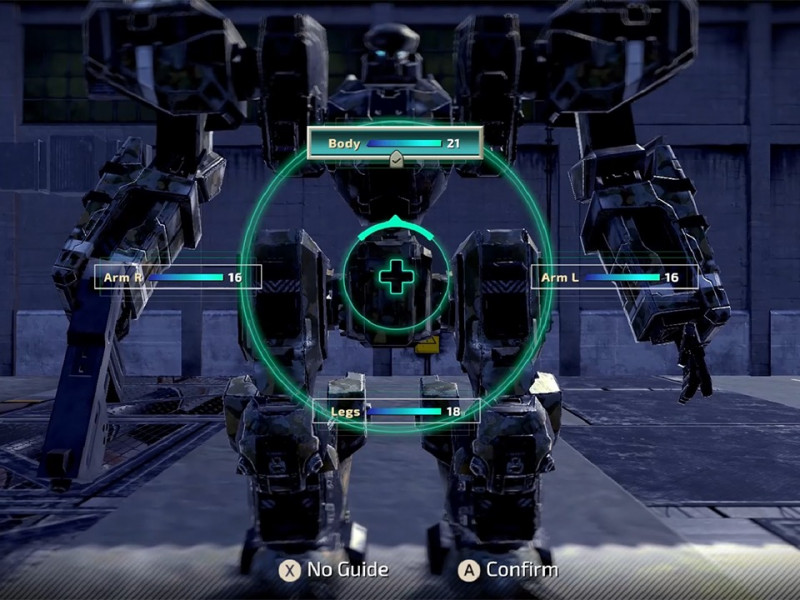
Task: Choose the Arm R target panel
Action: tap(178, 277)
